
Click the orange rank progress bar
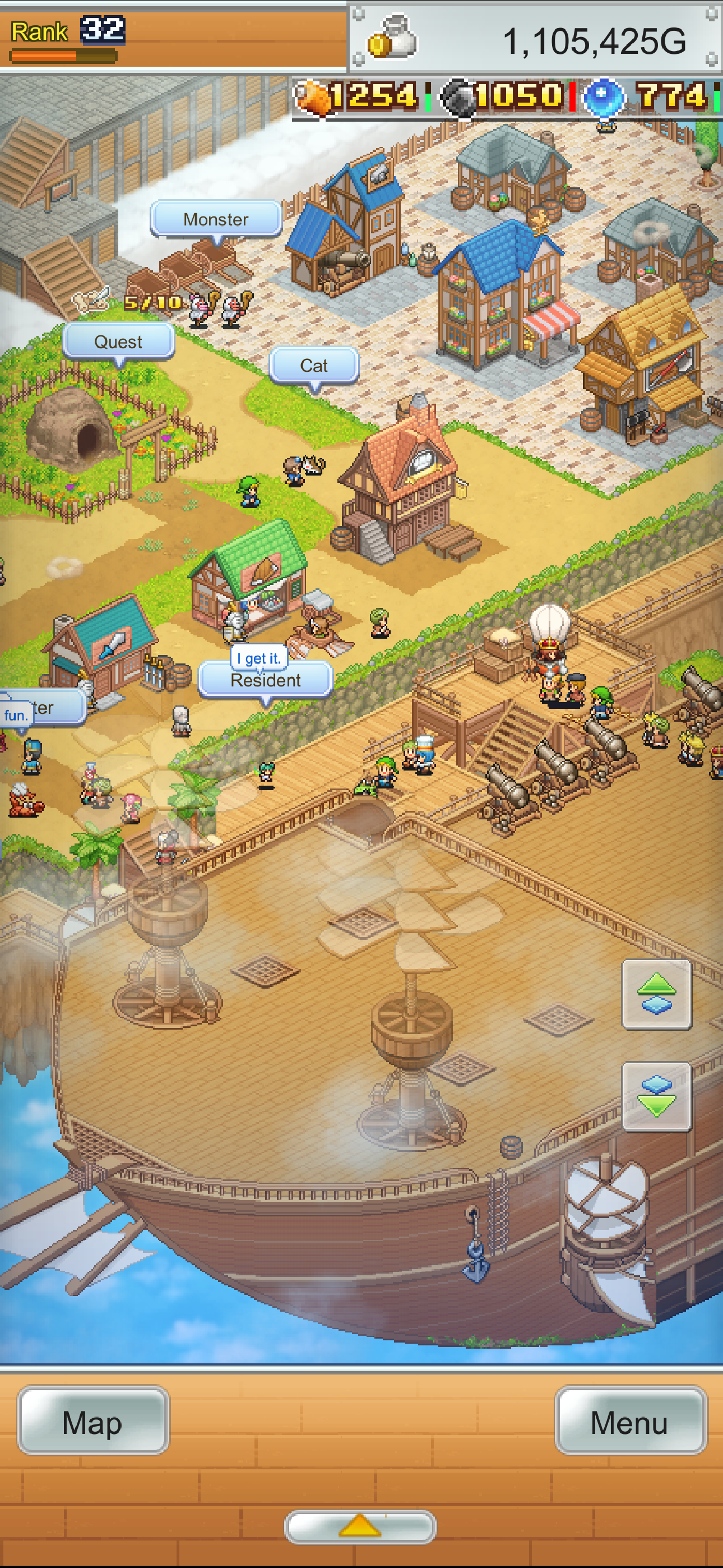point(61,55)
